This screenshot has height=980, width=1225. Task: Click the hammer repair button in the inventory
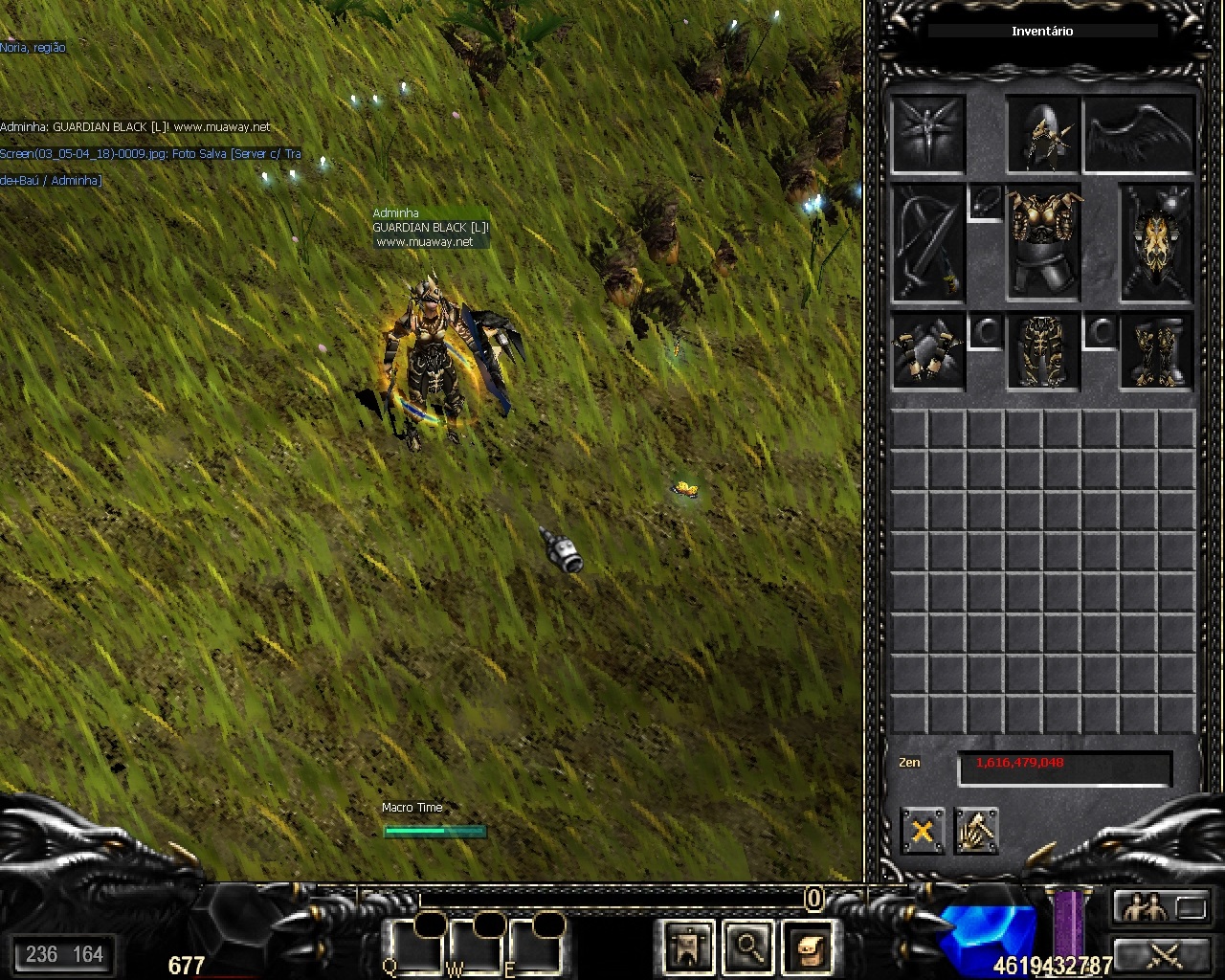click(x=976, y=831)
